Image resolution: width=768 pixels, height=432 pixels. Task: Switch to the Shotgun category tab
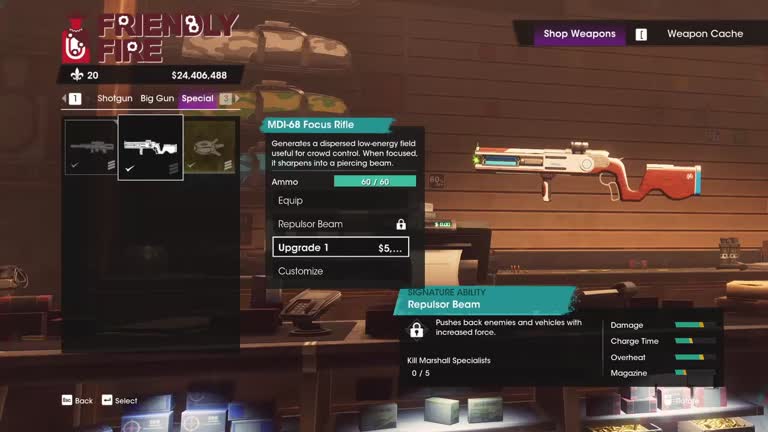click(115, 99)
